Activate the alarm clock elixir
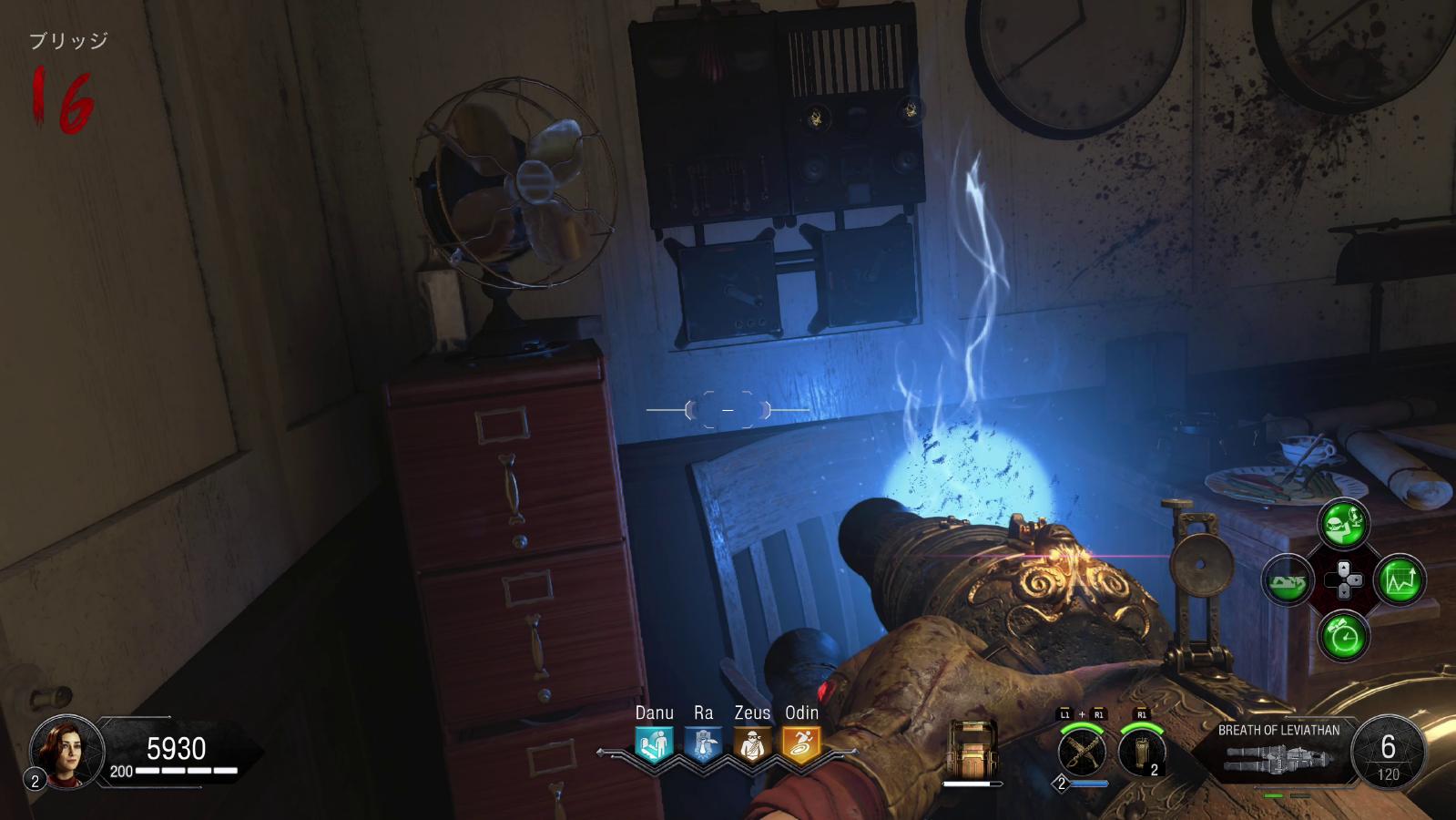The width and height of the screenshot is (1456, 820). tap(1343, 635)
